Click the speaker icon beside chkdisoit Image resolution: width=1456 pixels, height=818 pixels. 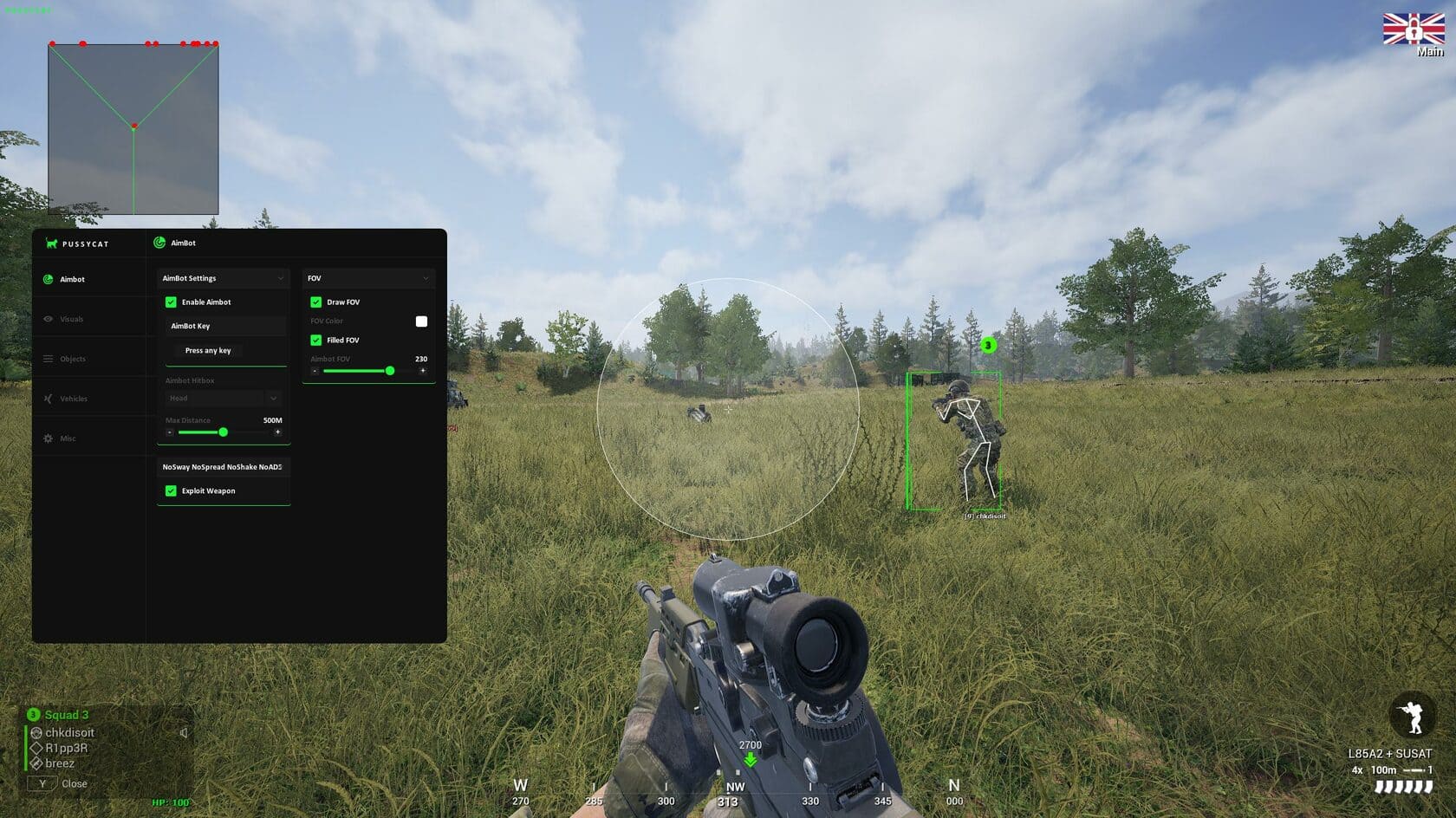[x=184, y=733]
